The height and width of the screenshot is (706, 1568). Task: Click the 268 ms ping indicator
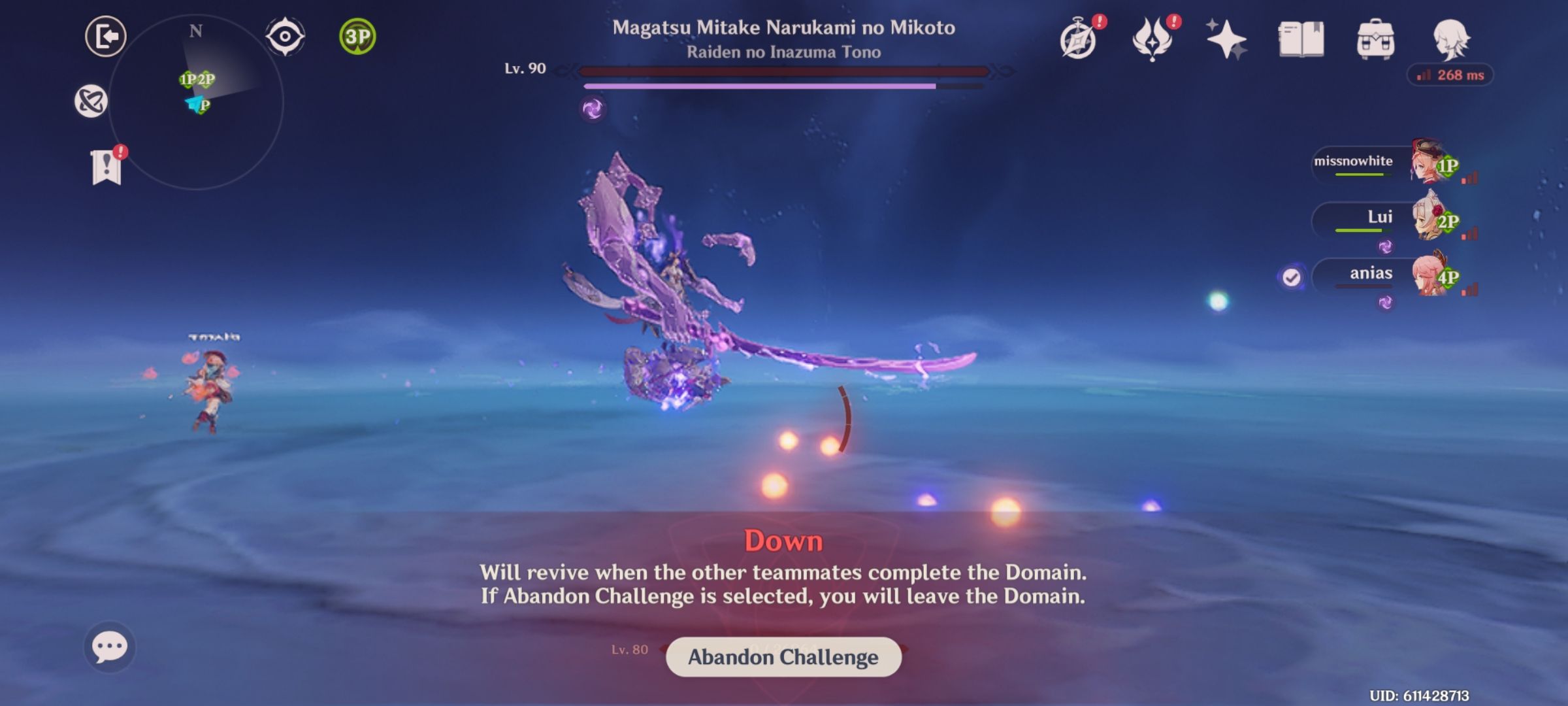pos(1450,76)
